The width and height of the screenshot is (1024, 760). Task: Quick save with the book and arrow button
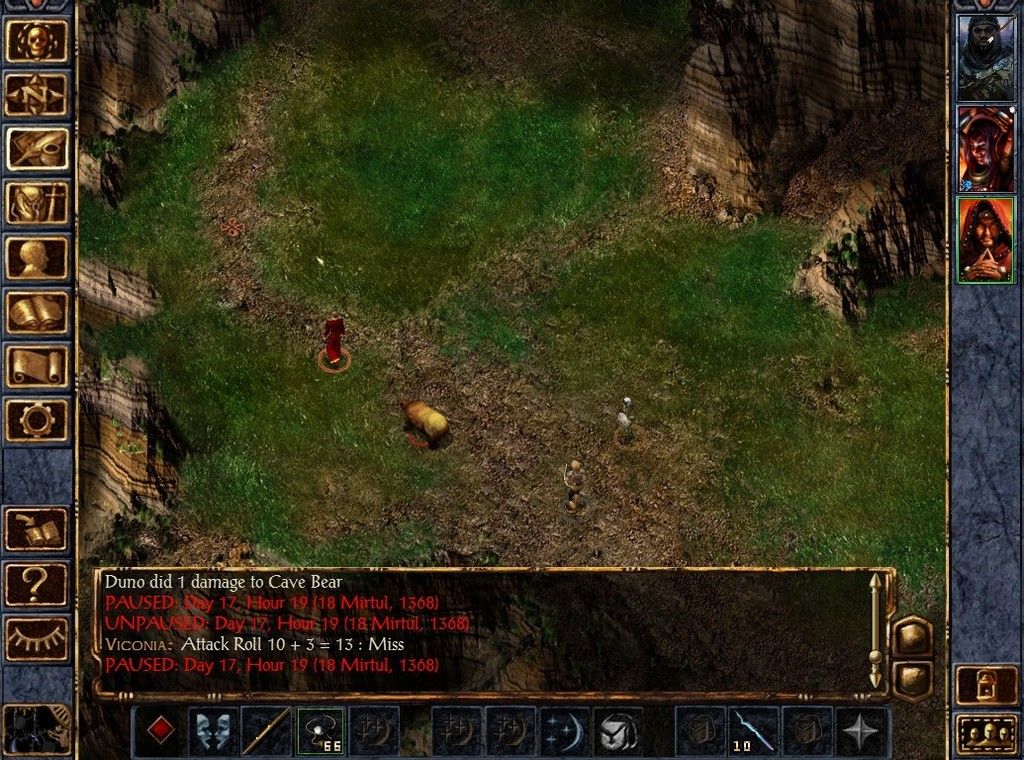[x=37, y=529]
